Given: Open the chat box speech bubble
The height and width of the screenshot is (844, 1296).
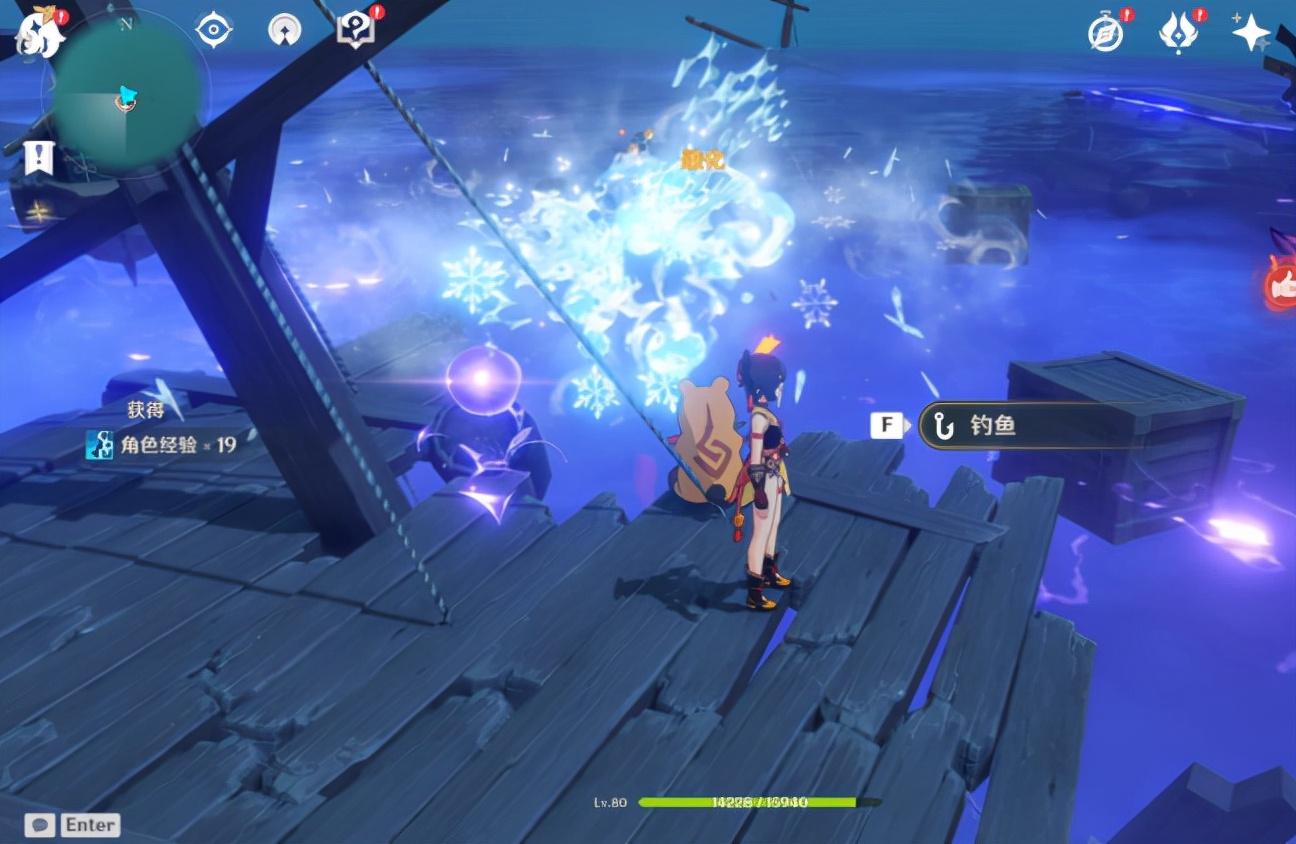Looking at the screenshot, I should 41,825.
